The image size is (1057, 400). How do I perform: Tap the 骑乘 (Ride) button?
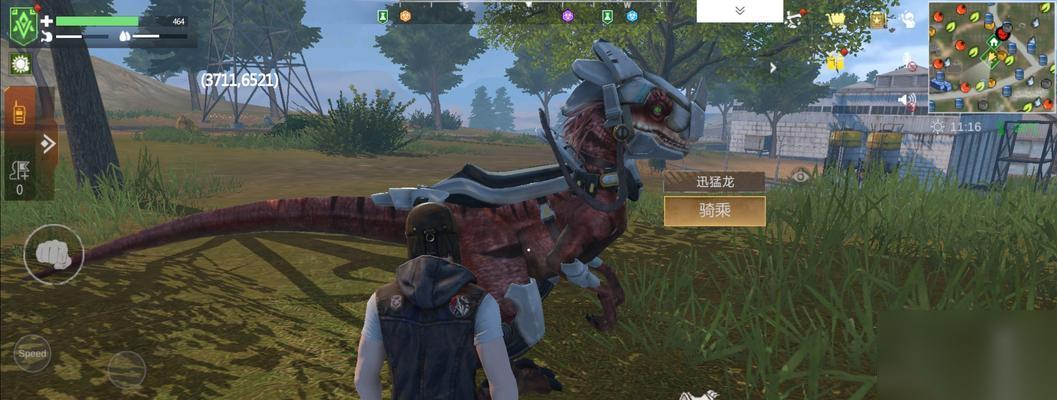coord(714,210)
